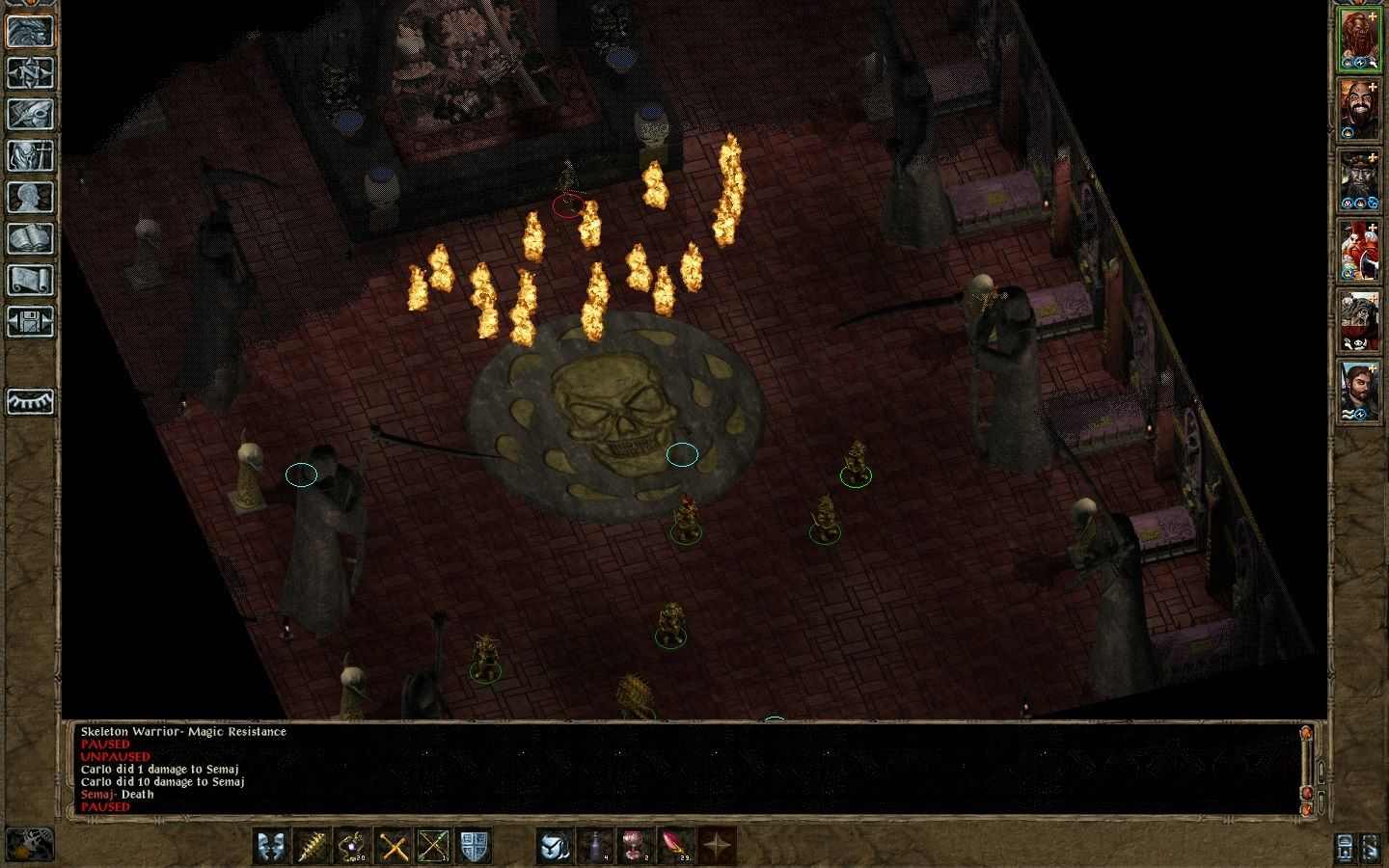The image size is (1389, 868).
Task: Open the character record bust button
Action: point(30,197)
